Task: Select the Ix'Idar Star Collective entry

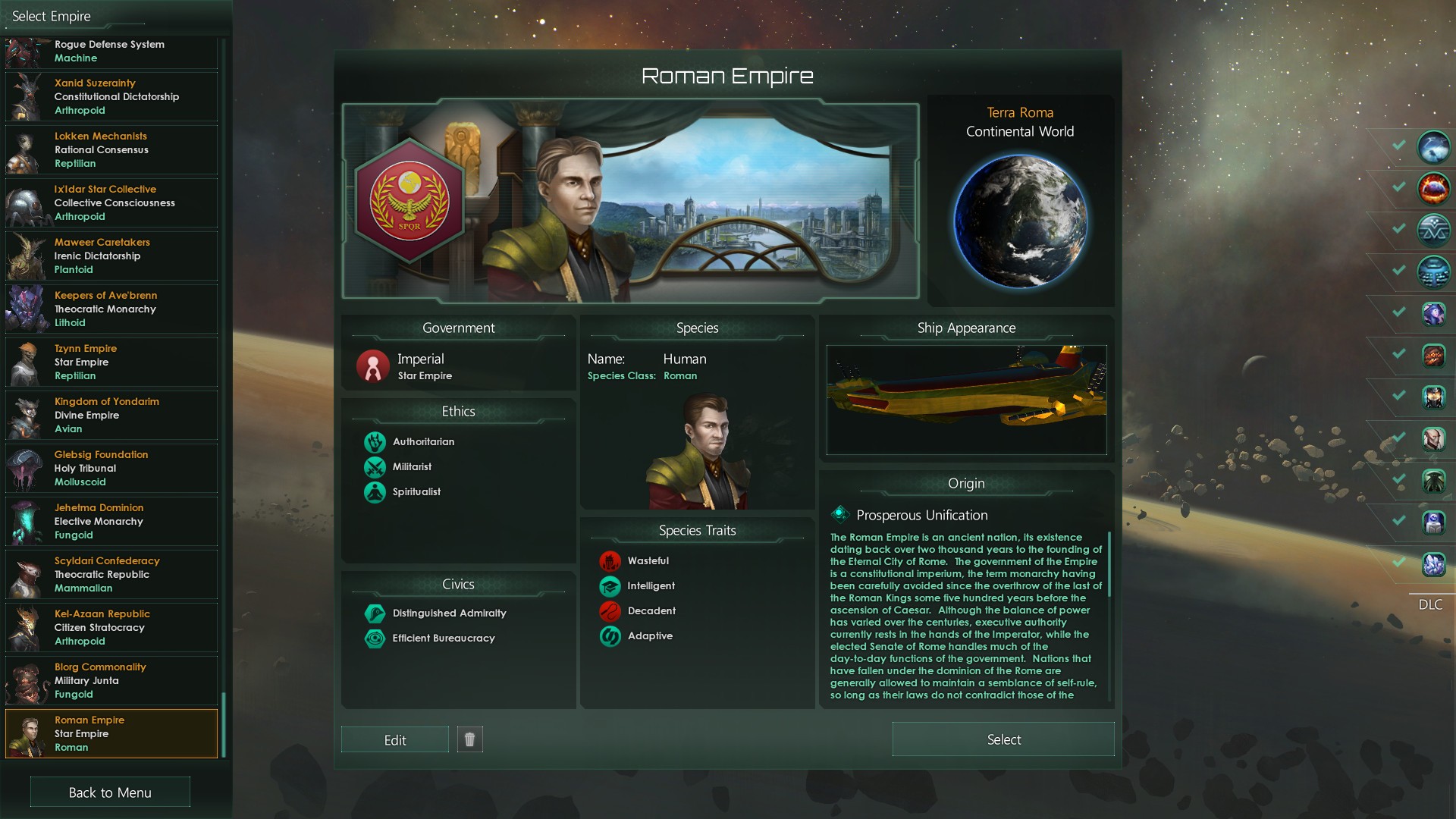Action: [x=111, y=202]
